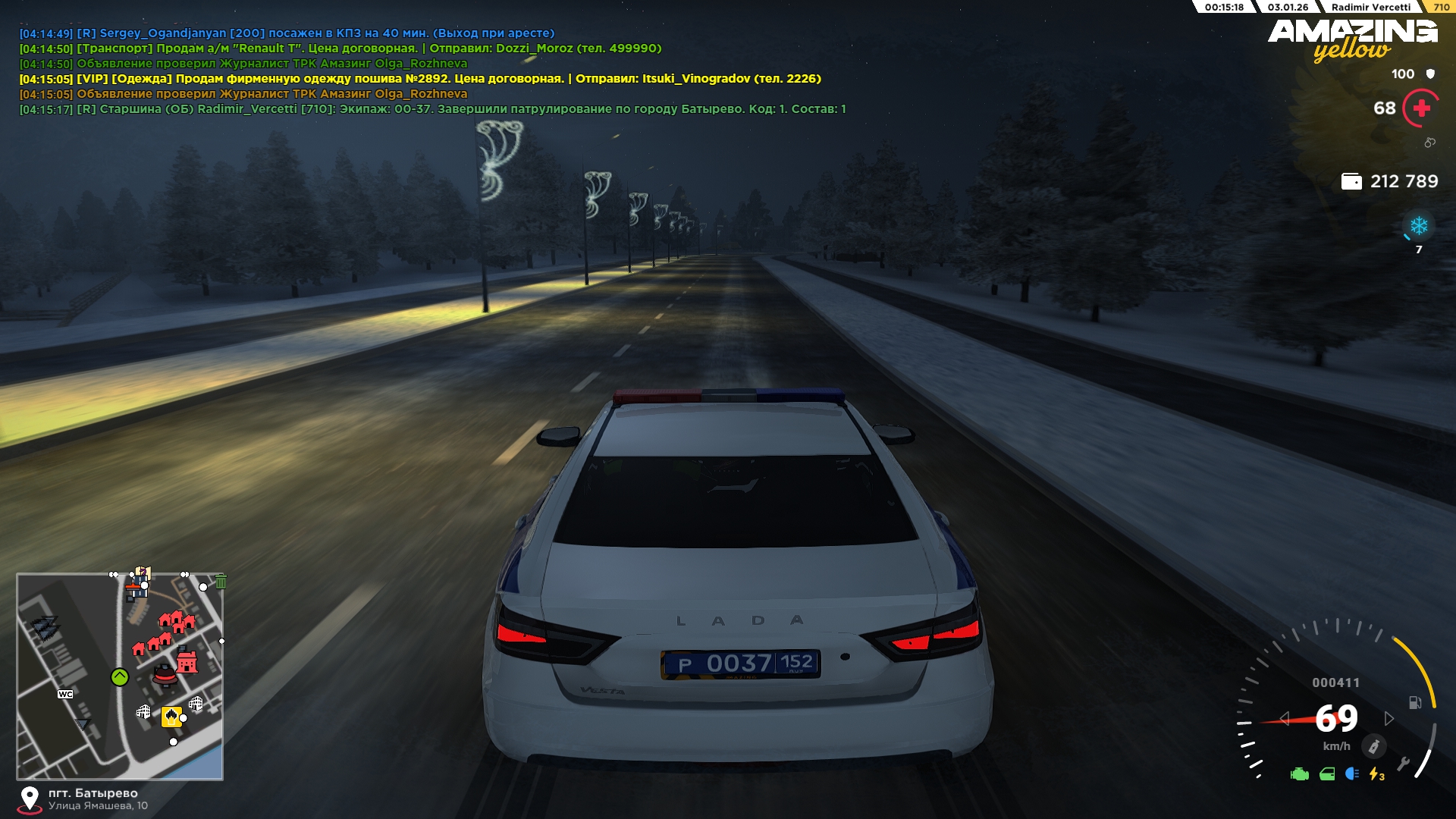Click the WC marker on the minimap

pos(66,694)
